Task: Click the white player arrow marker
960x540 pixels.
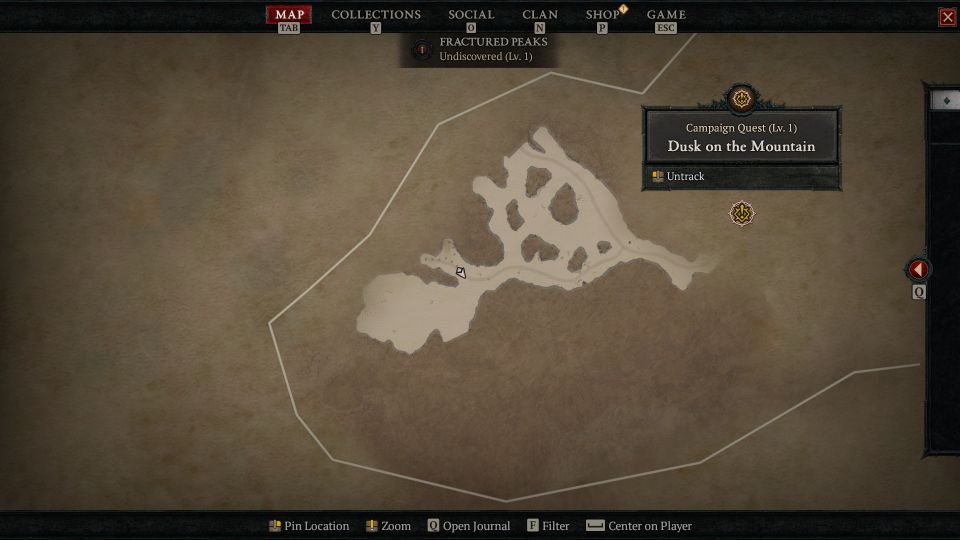Action: [x=461, y=272]
